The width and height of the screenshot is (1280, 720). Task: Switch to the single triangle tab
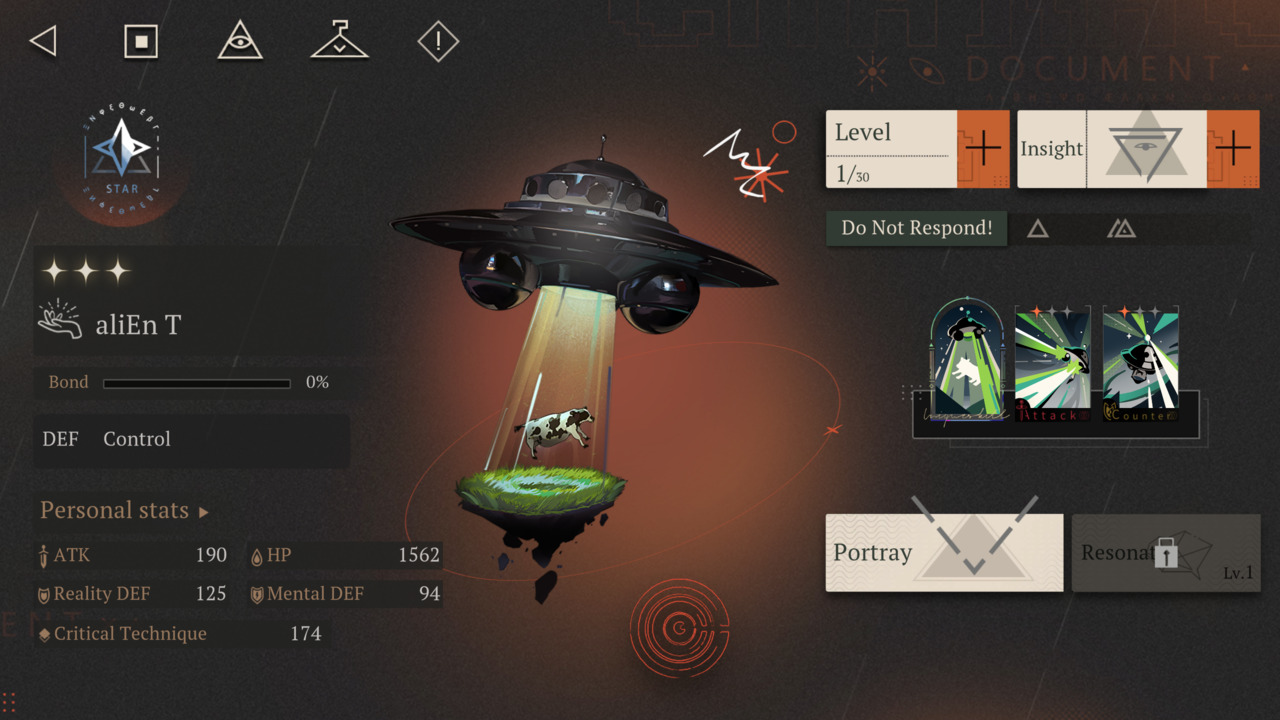pyautogui.click(x=1038, y=229)
